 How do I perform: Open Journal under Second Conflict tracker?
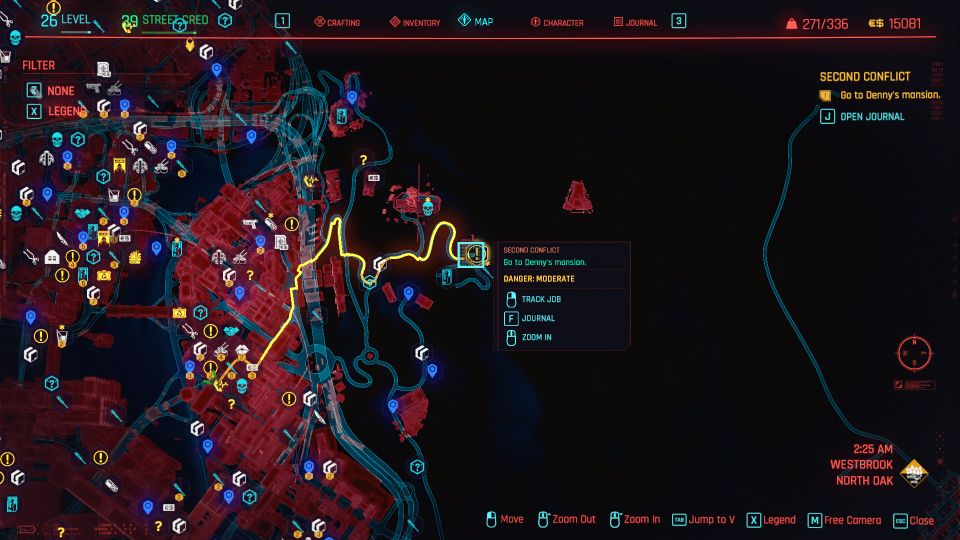[871, 116]
